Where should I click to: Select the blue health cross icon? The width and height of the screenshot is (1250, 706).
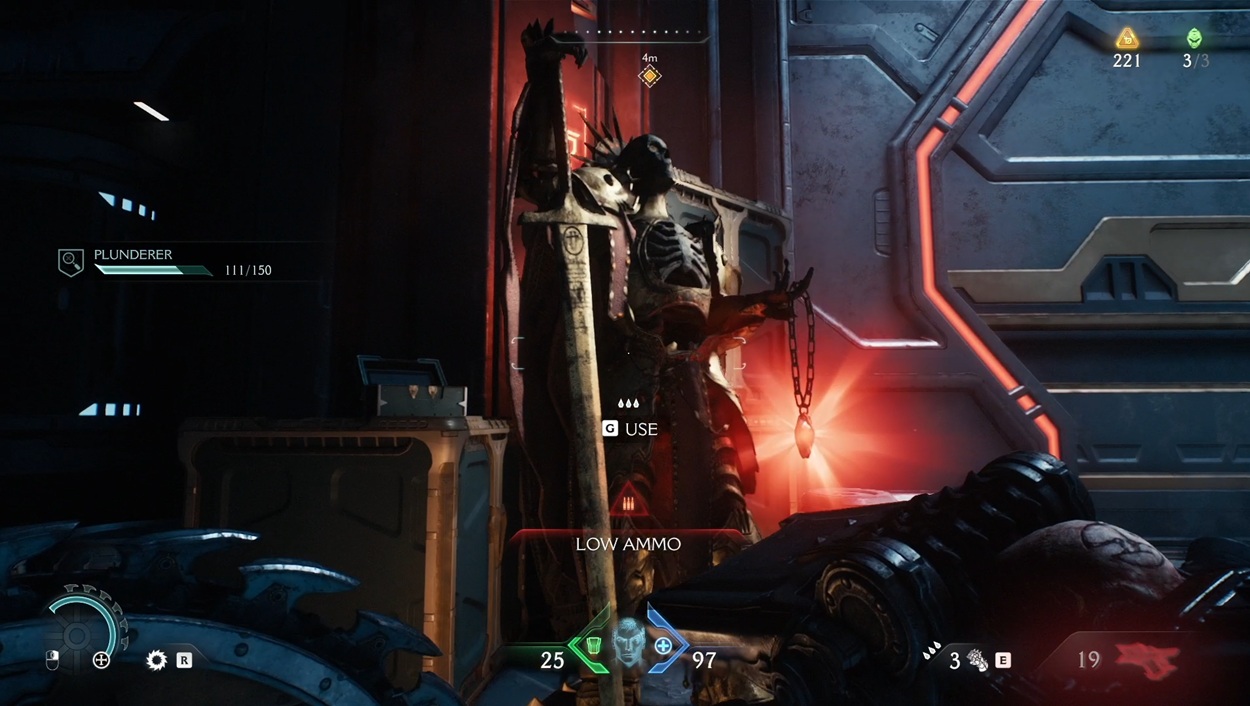pos(663,647)
